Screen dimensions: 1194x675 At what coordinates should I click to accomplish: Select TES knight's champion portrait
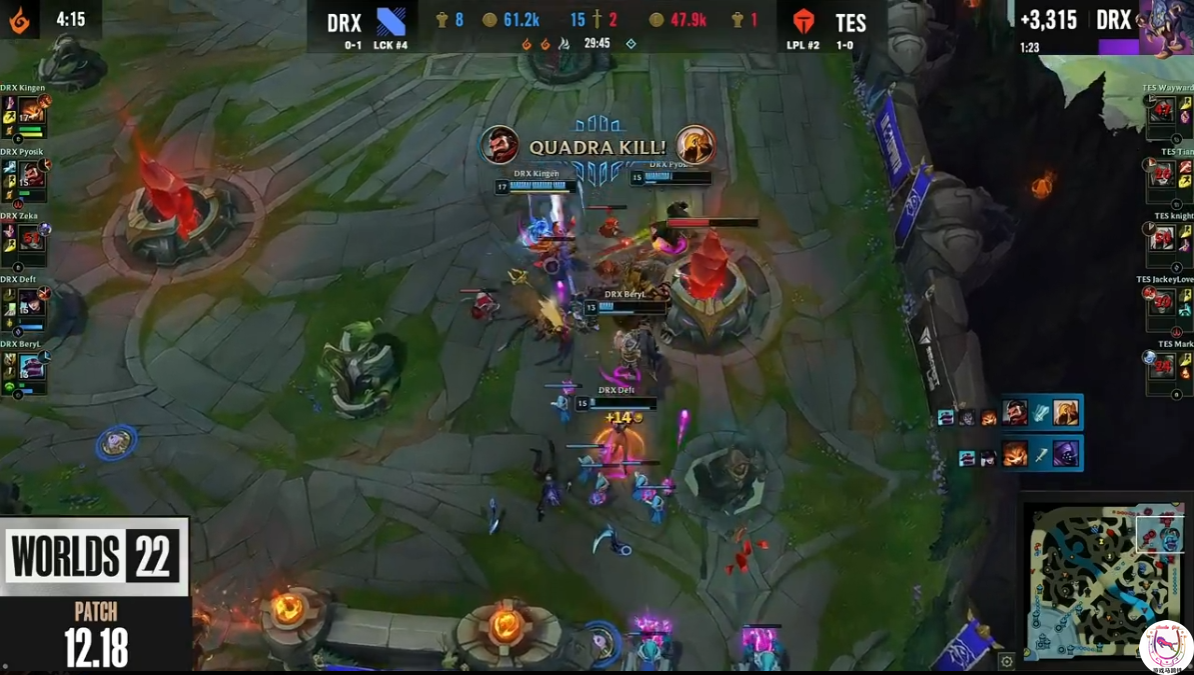click(x=1162, y=239)
